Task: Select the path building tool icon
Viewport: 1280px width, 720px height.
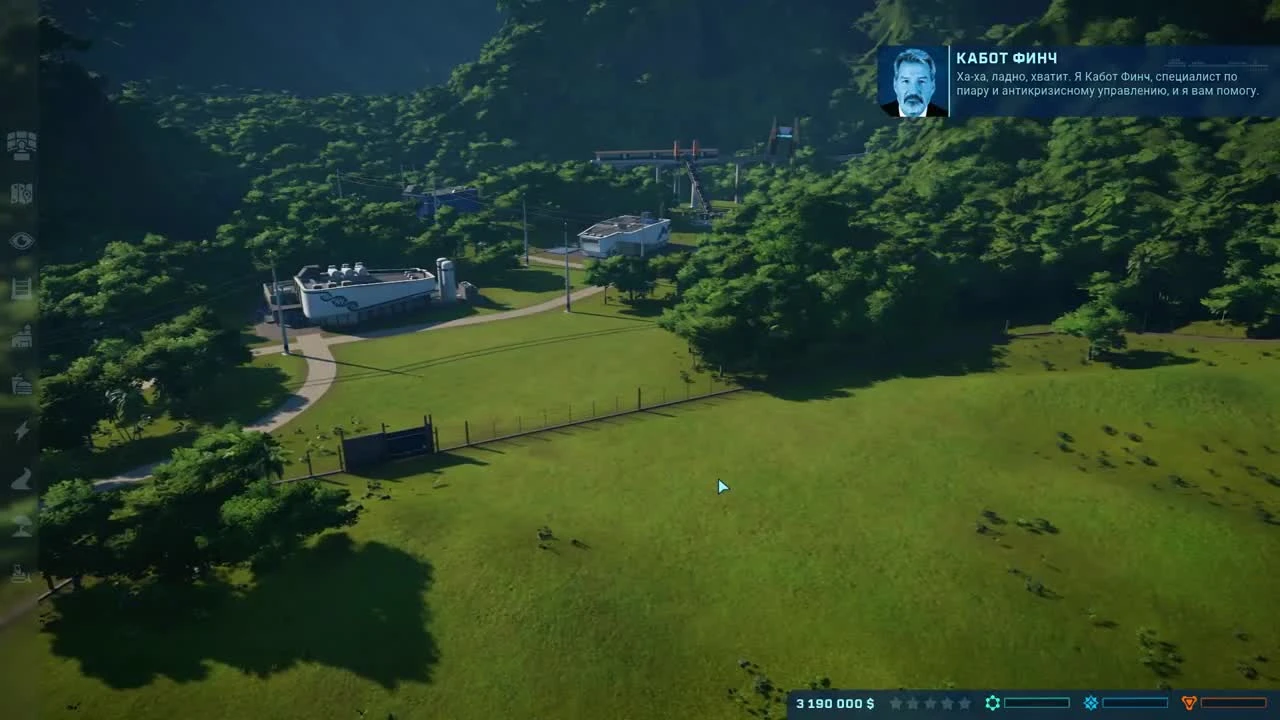Action: point(20,480)
